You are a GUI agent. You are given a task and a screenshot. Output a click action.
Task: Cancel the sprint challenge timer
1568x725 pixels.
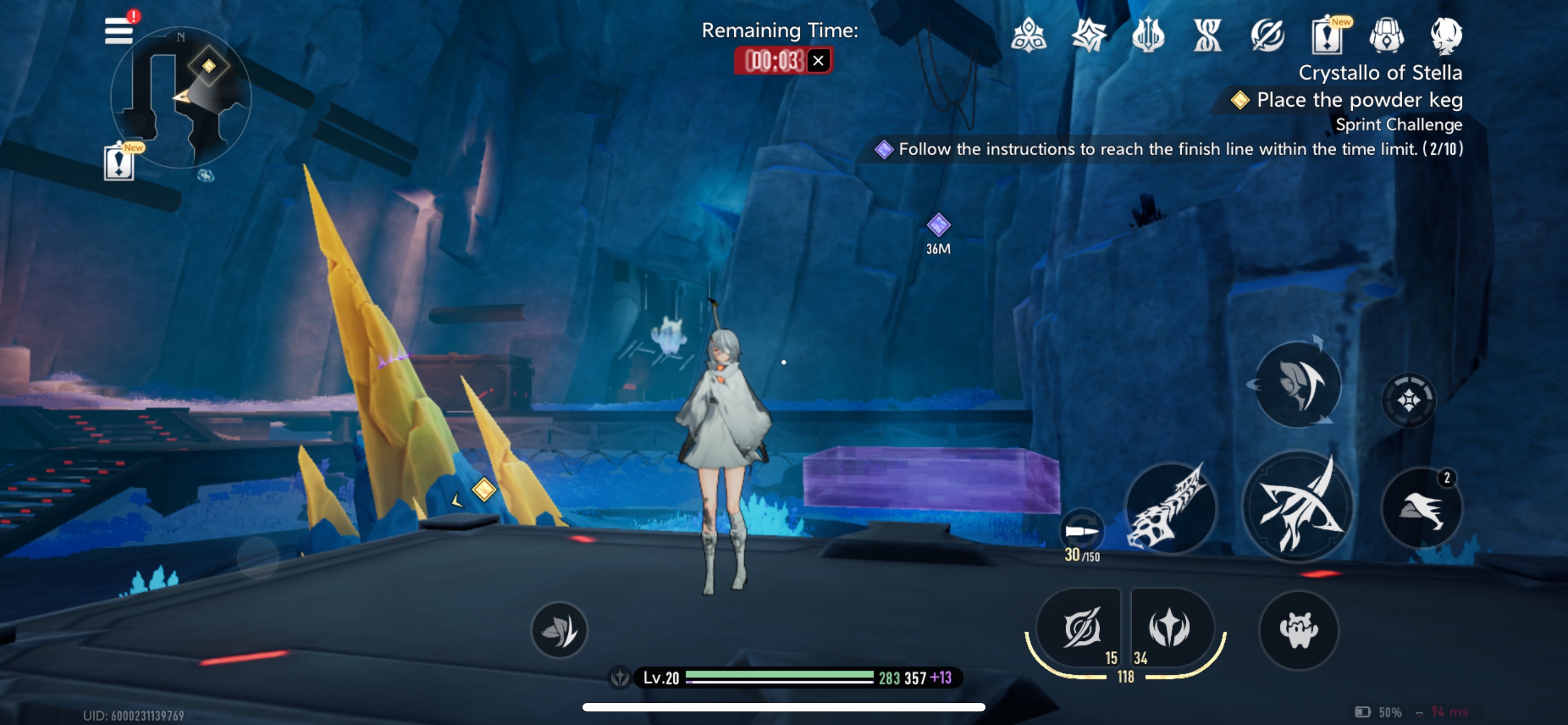[x=818, y=61]
